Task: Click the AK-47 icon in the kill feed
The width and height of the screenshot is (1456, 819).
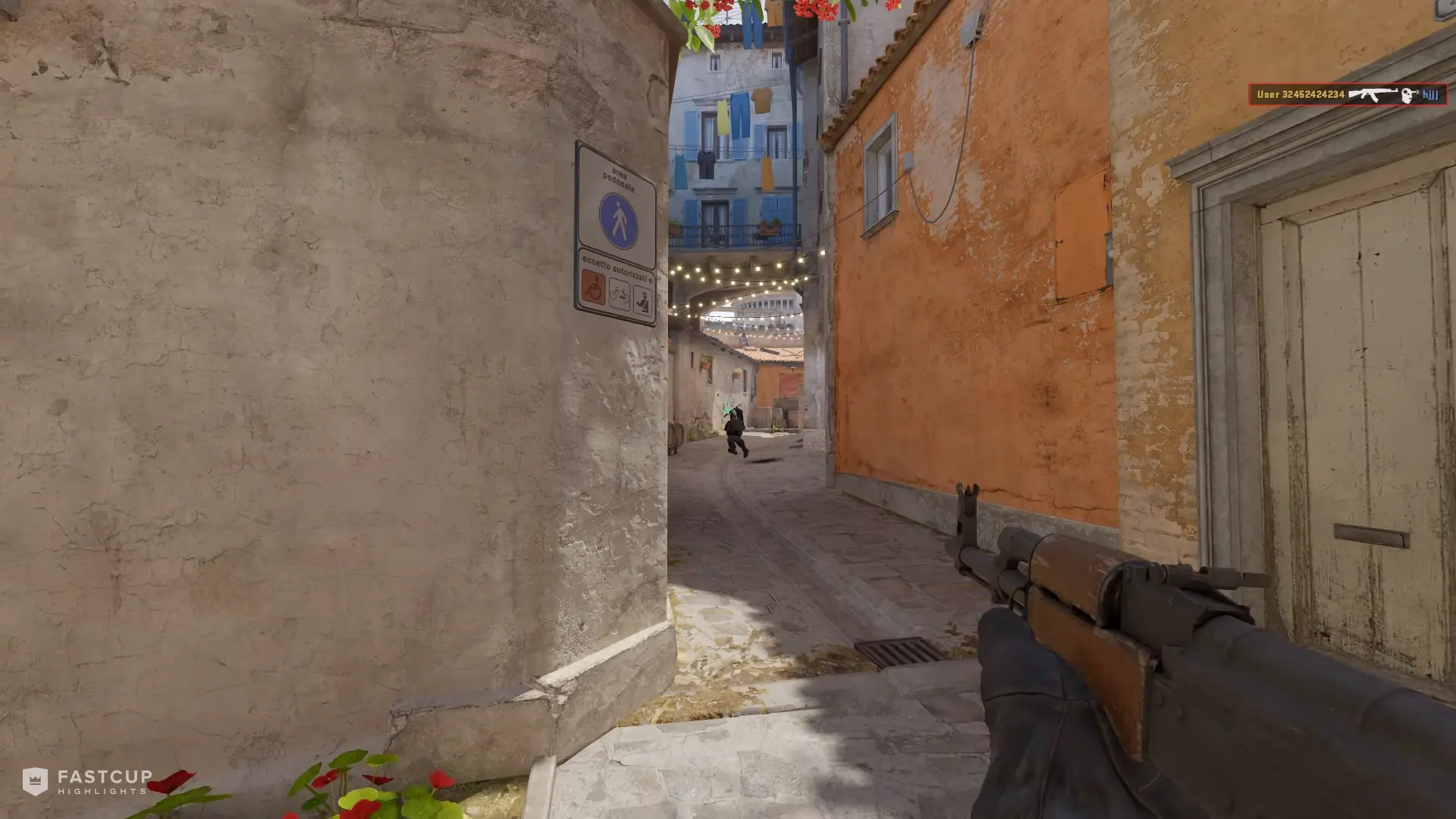Action: click(x=1373, y=93)
